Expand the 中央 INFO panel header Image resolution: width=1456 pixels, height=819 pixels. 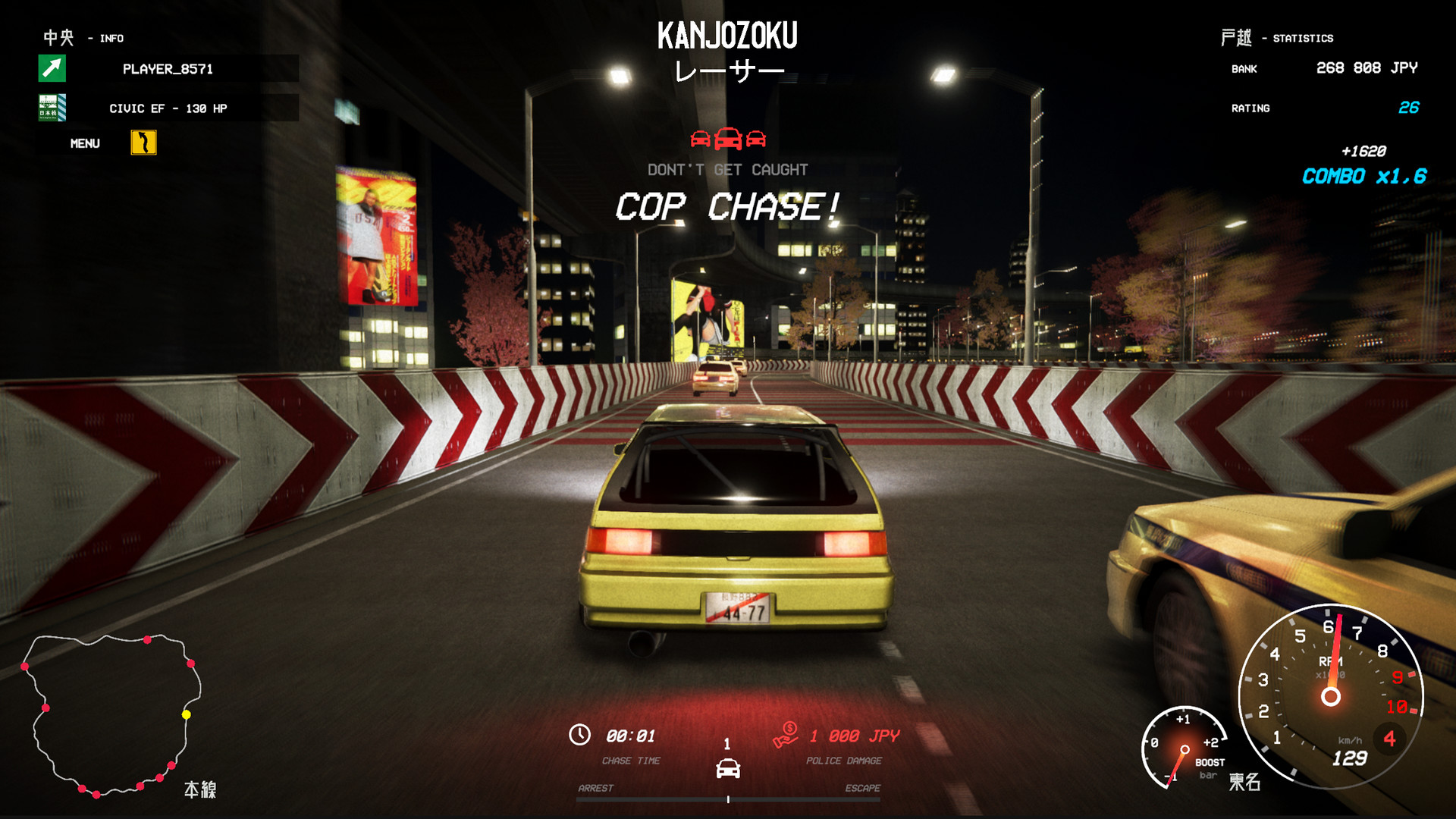(83, 36)
